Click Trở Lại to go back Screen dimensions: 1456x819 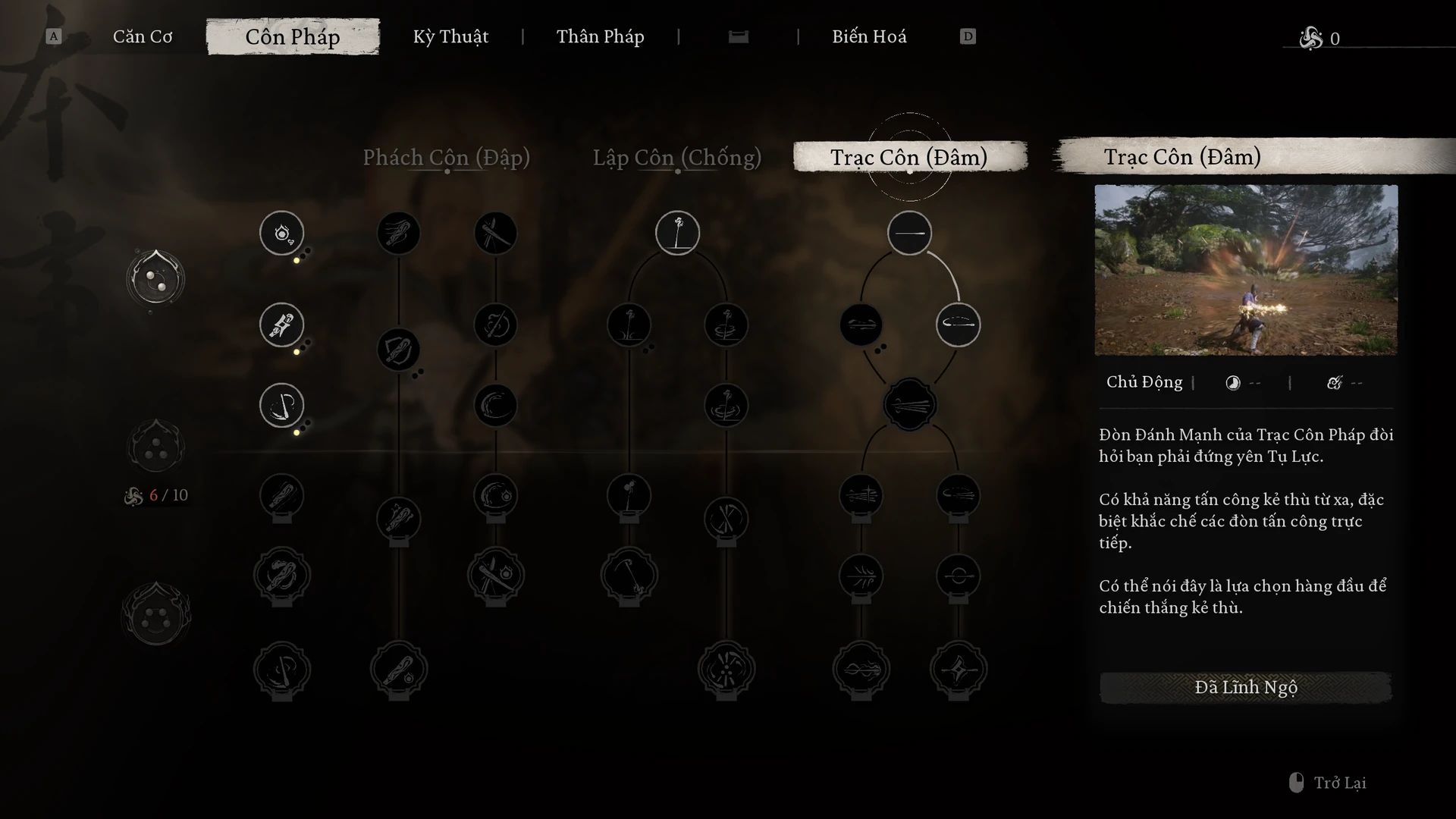tap(1338, 783)
